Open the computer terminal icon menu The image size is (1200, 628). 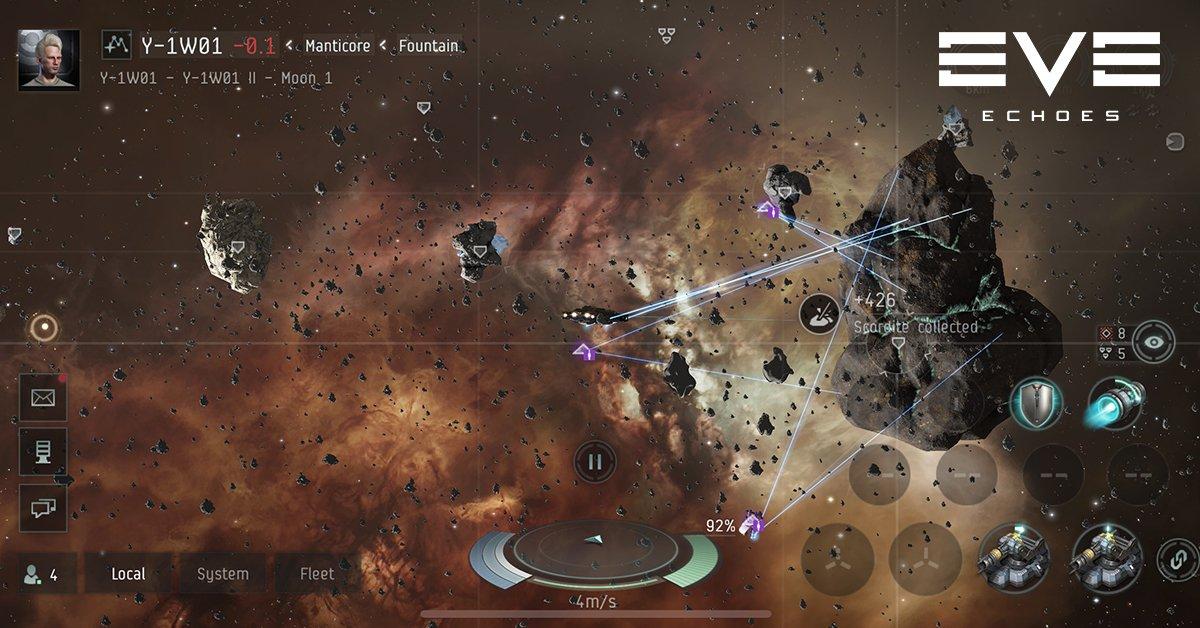coord(43,453)
